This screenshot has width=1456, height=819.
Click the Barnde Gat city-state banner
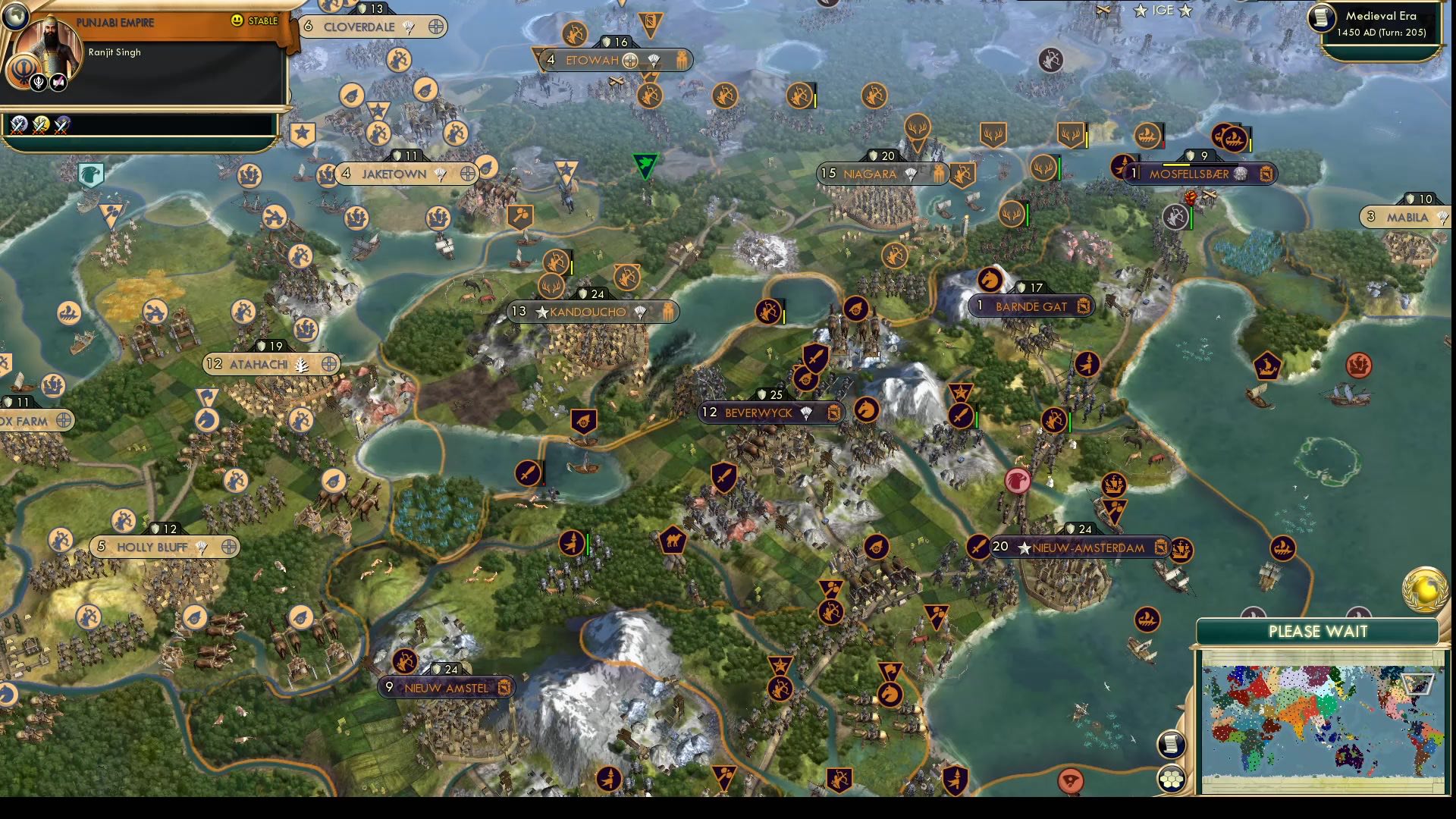coord(1031,306)
